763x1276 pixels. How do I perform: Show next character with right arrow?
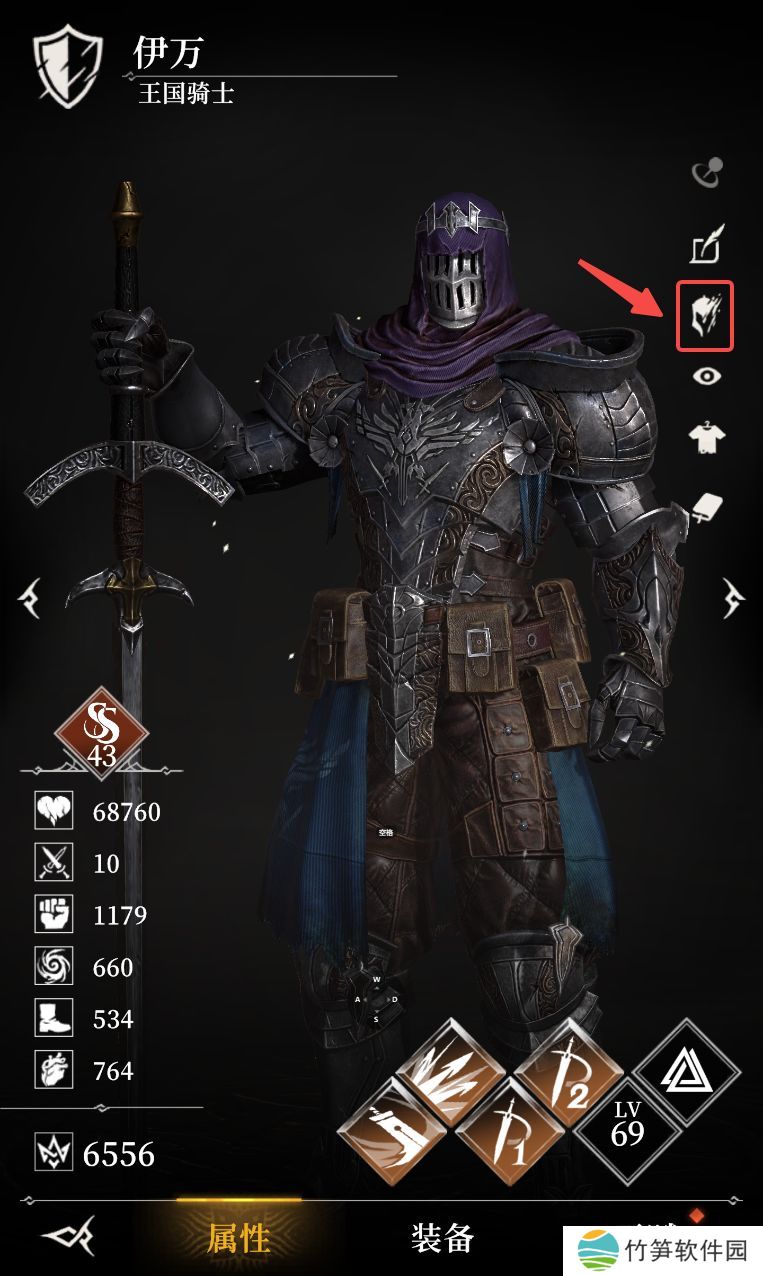pos(735,600)
